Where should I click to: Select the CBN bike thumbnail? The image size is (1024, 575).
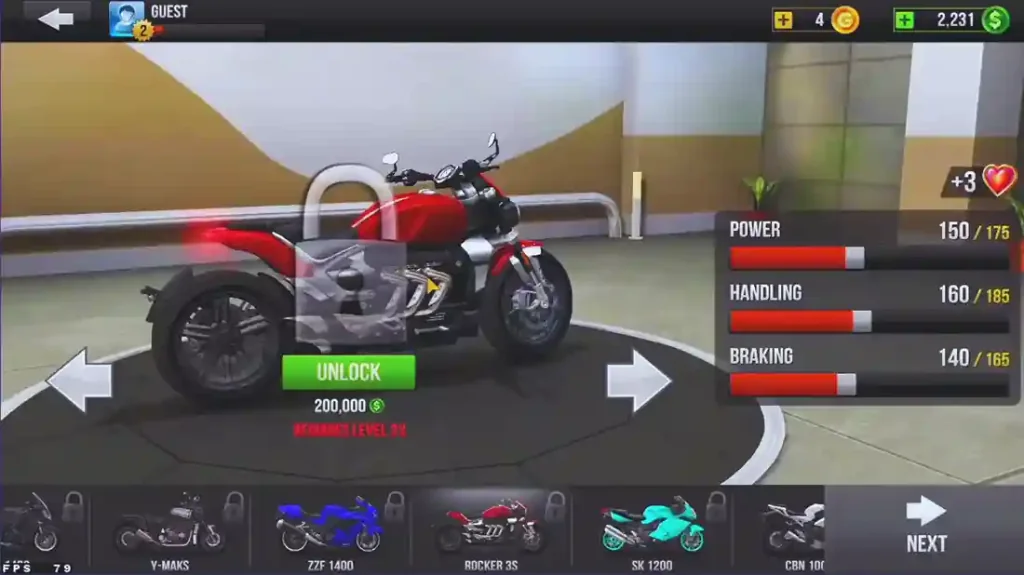[792, 526]
